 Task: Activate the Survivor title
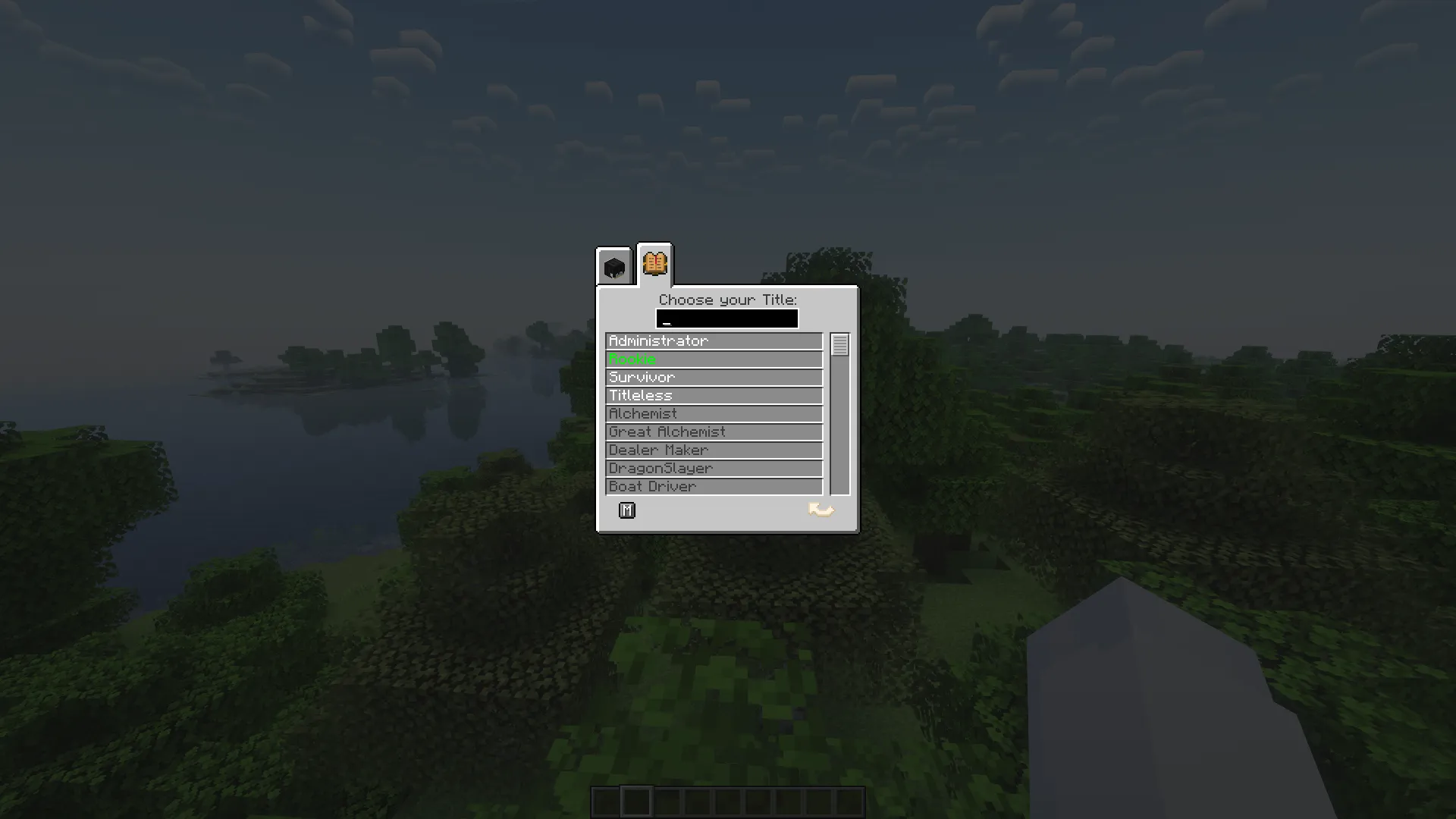tap(713, 377)
